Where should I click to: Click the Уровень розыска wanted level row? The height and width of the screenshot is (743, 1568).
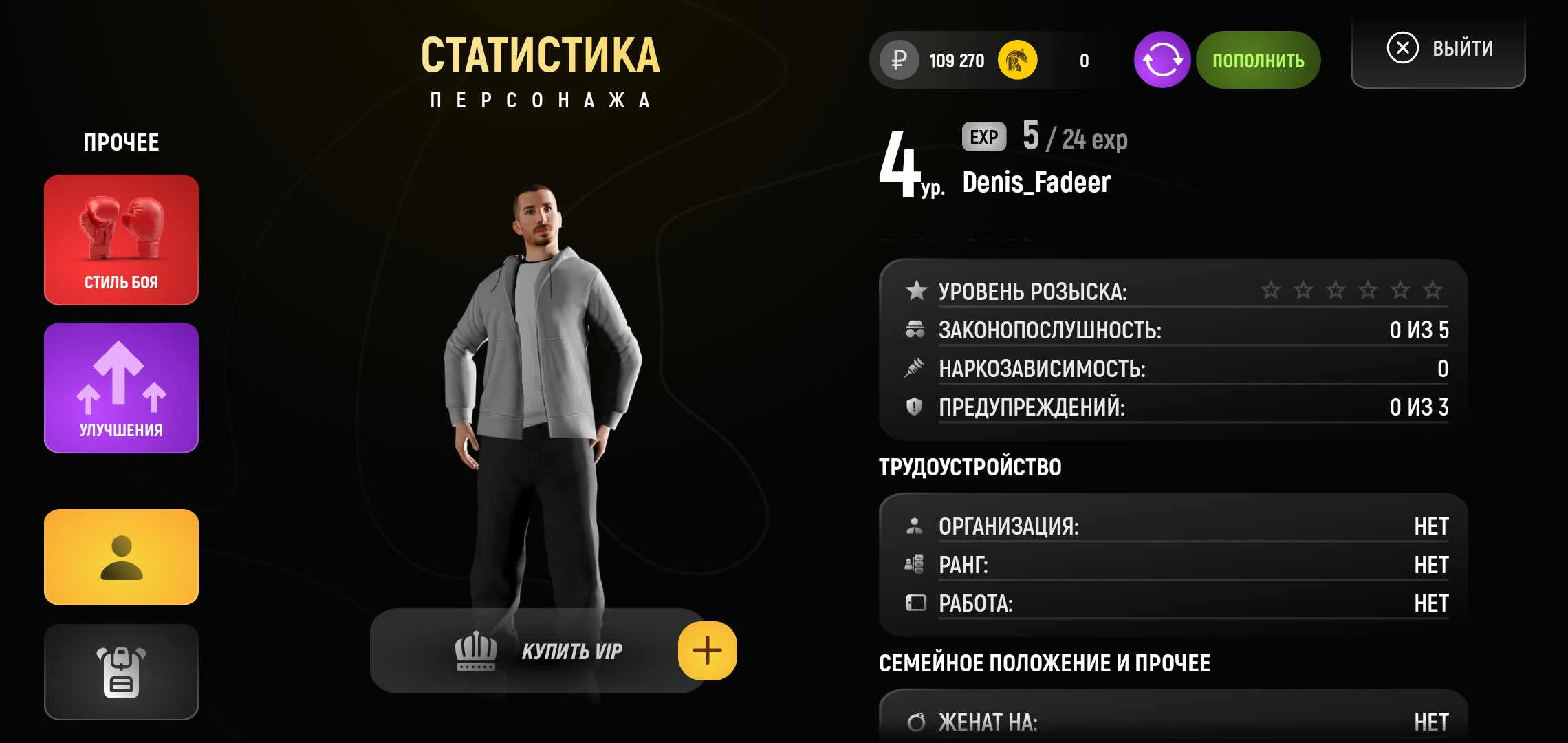pyautogui.click(x=1176, y=291)
